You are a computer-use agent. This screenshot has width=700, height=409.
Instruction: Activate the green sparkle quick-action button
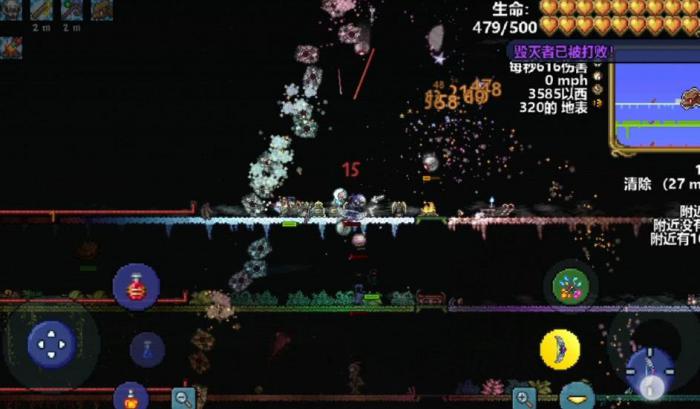[x=571, y=288]
